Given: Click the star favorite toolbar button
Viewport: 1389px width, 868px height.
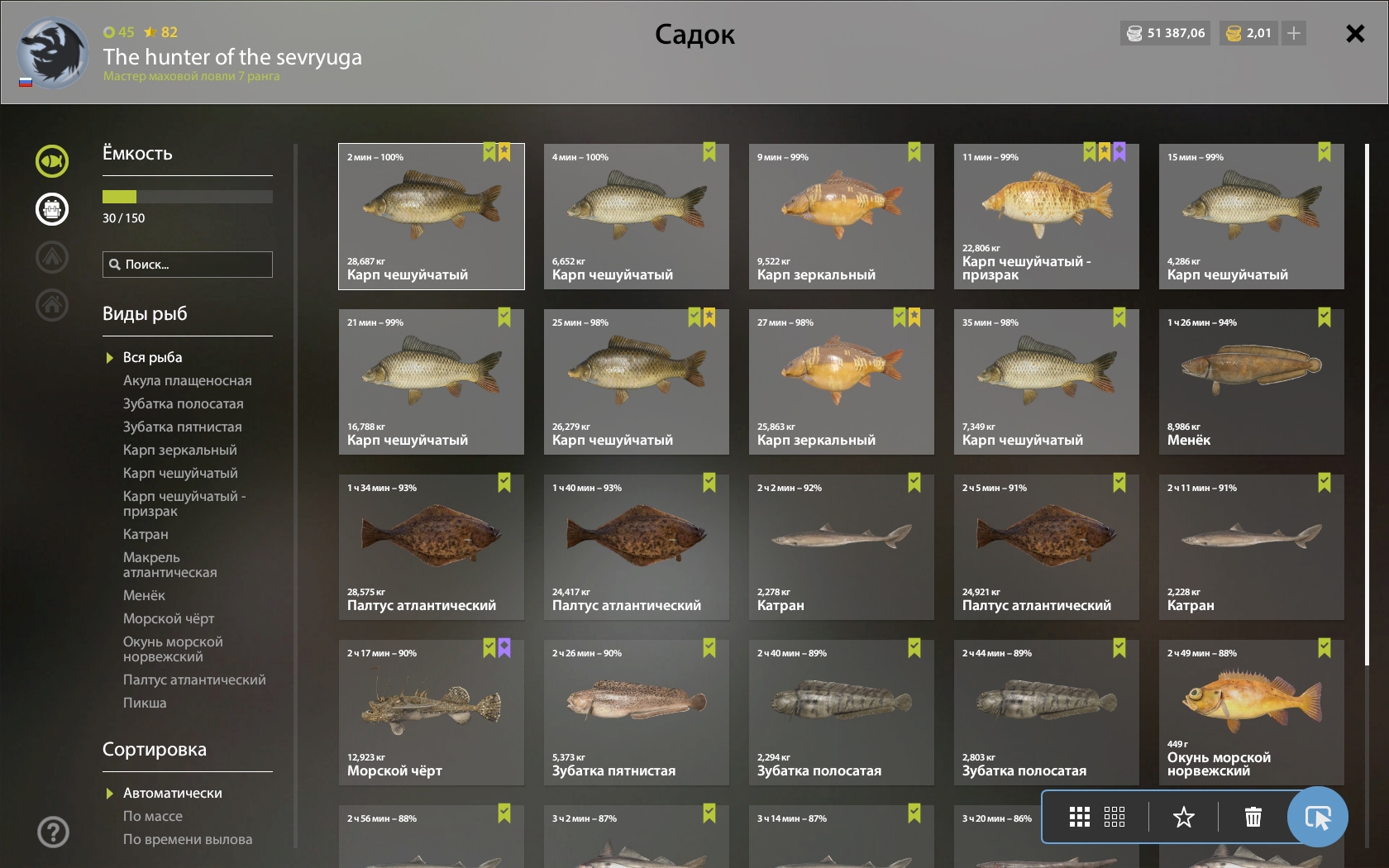Looking at the screenshot, I should pyautogui.click(x=1183, y=817).
